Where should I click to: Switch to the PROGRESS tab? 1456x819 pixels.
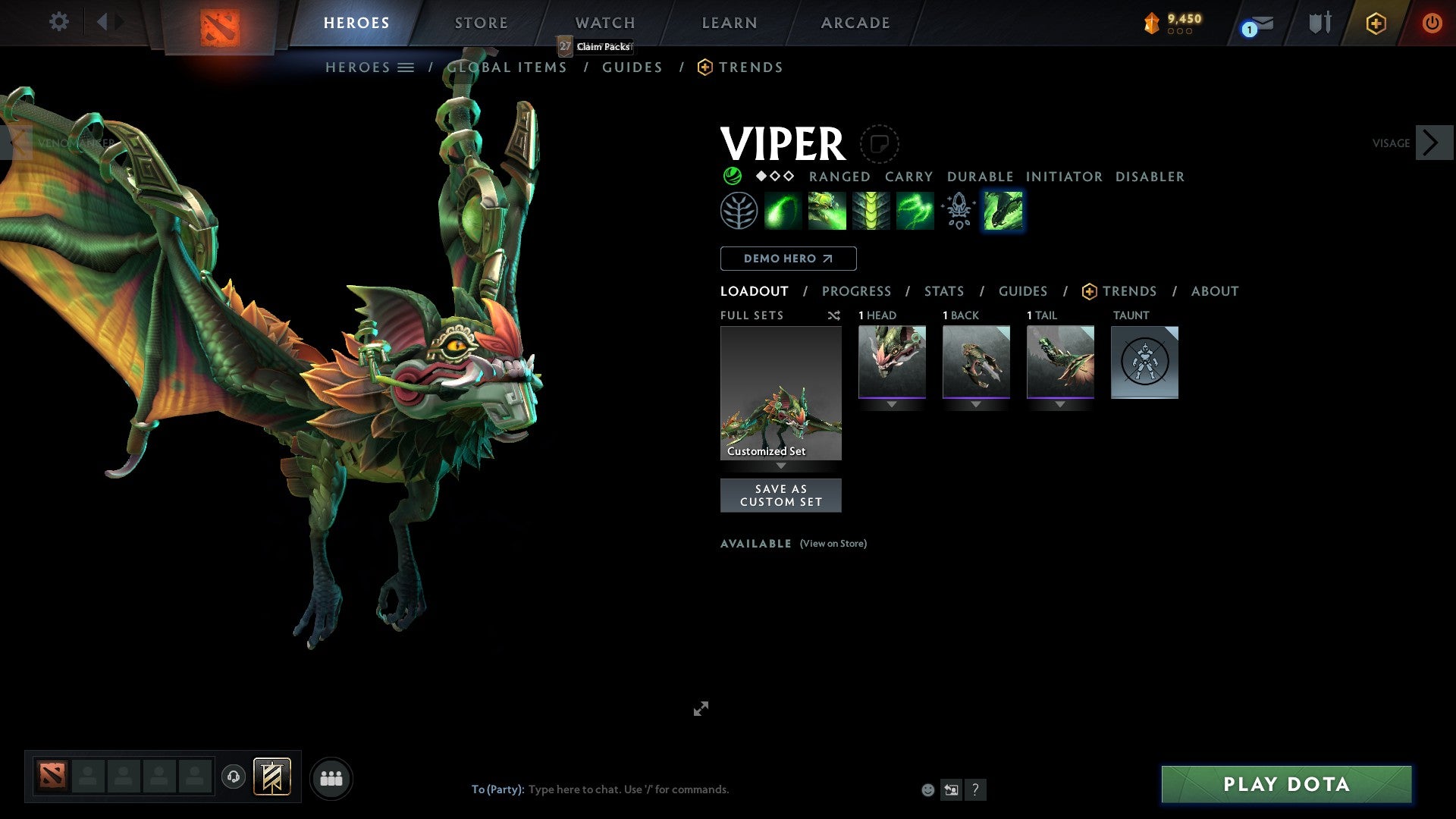[857, 290]
